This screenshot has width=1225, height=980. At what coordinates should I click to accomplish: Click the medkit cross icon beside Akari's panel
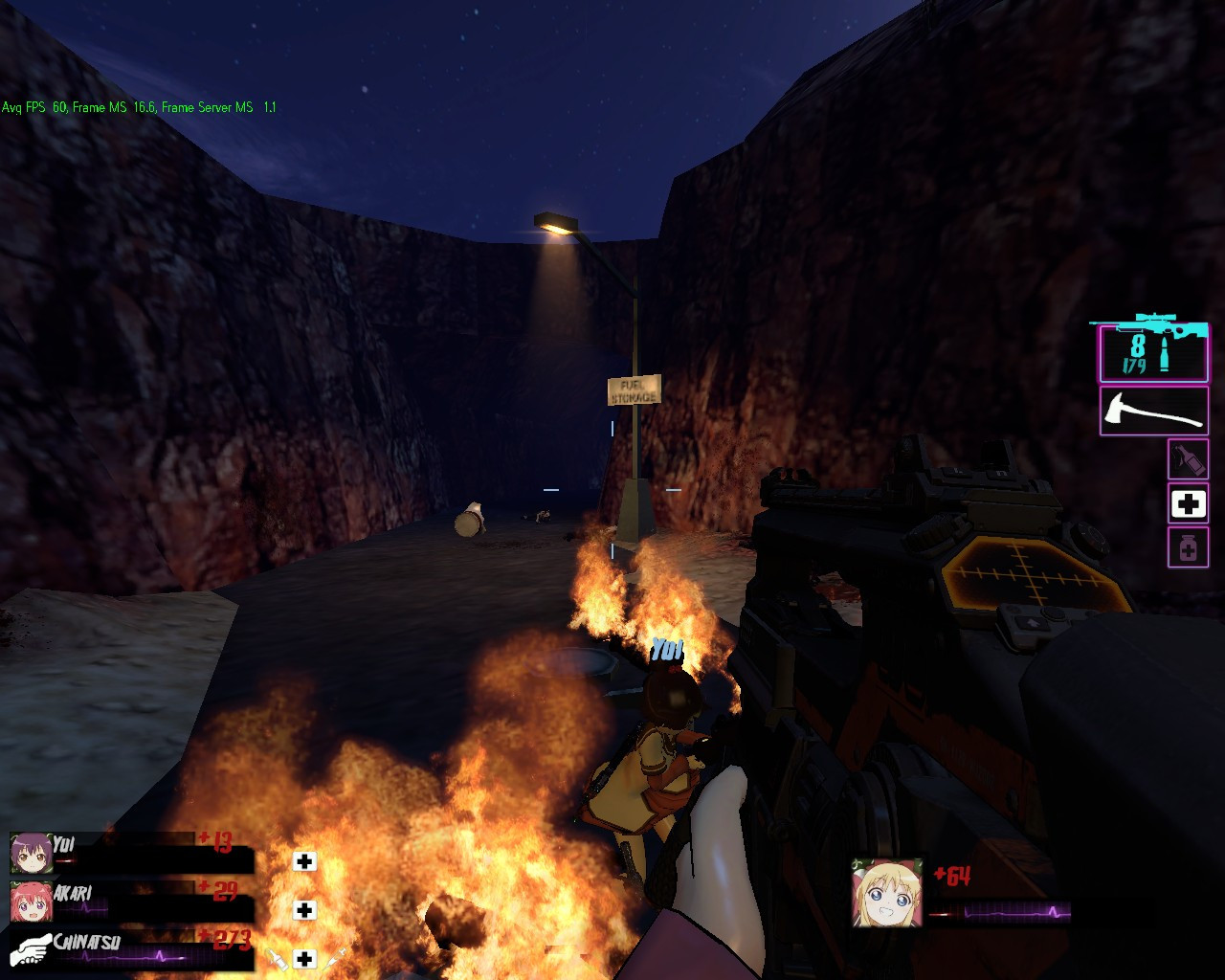(x=304, y=910)
